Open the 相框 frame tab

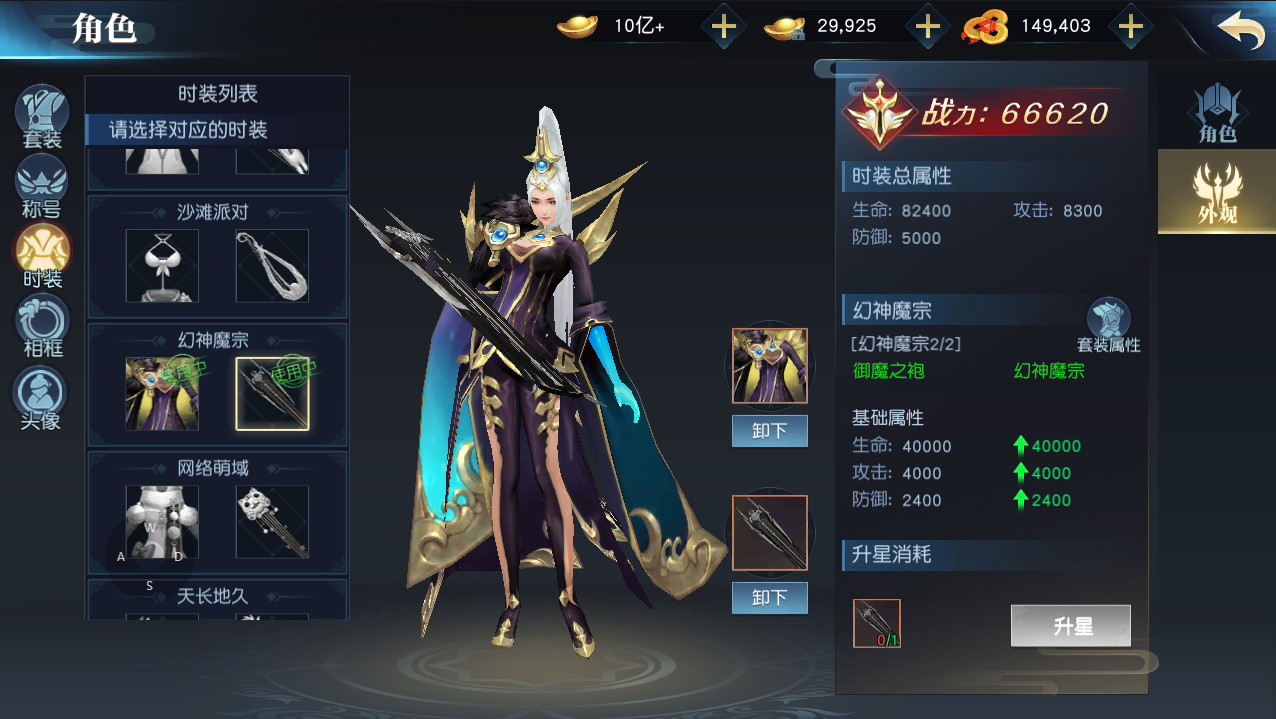point(42,325)
